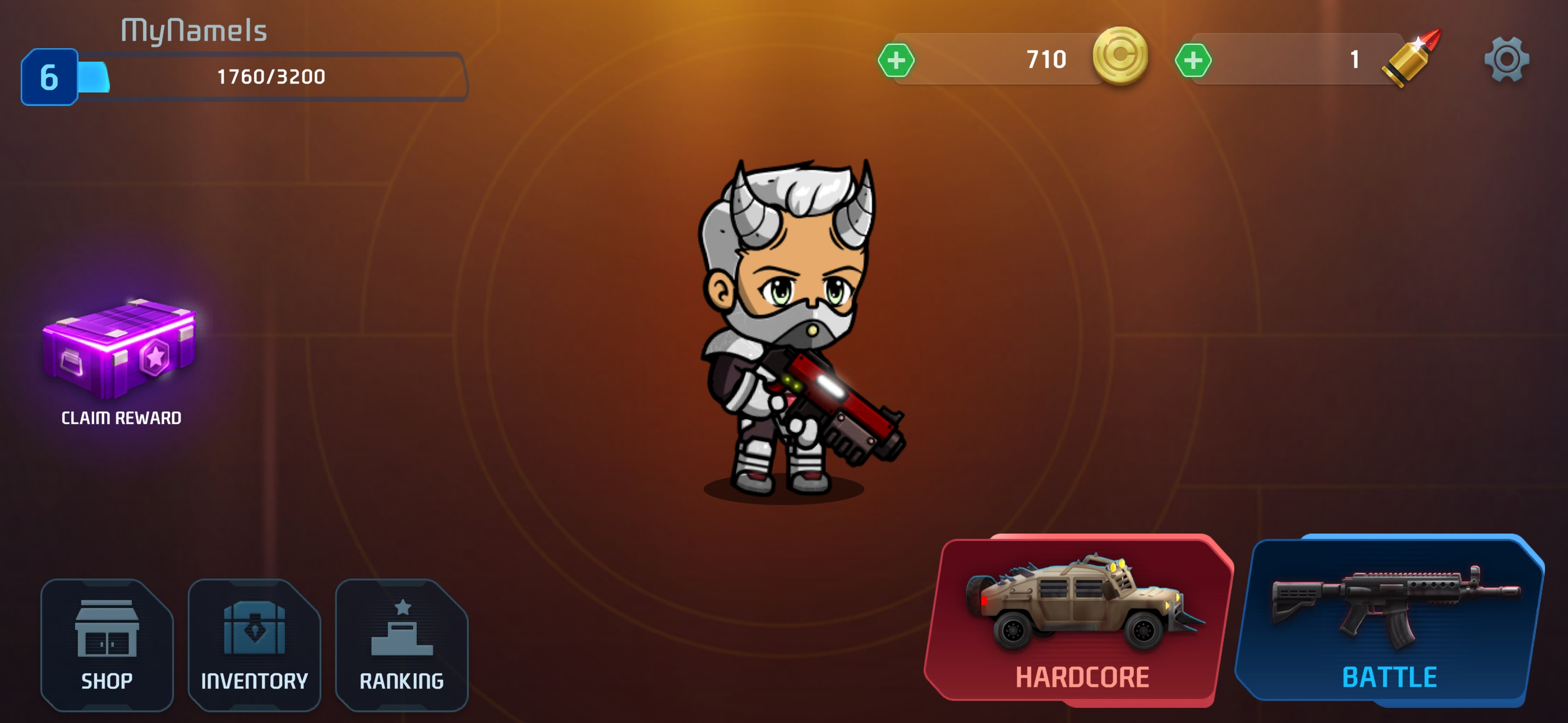Add more gold coins with plus button

pos(896,61)
